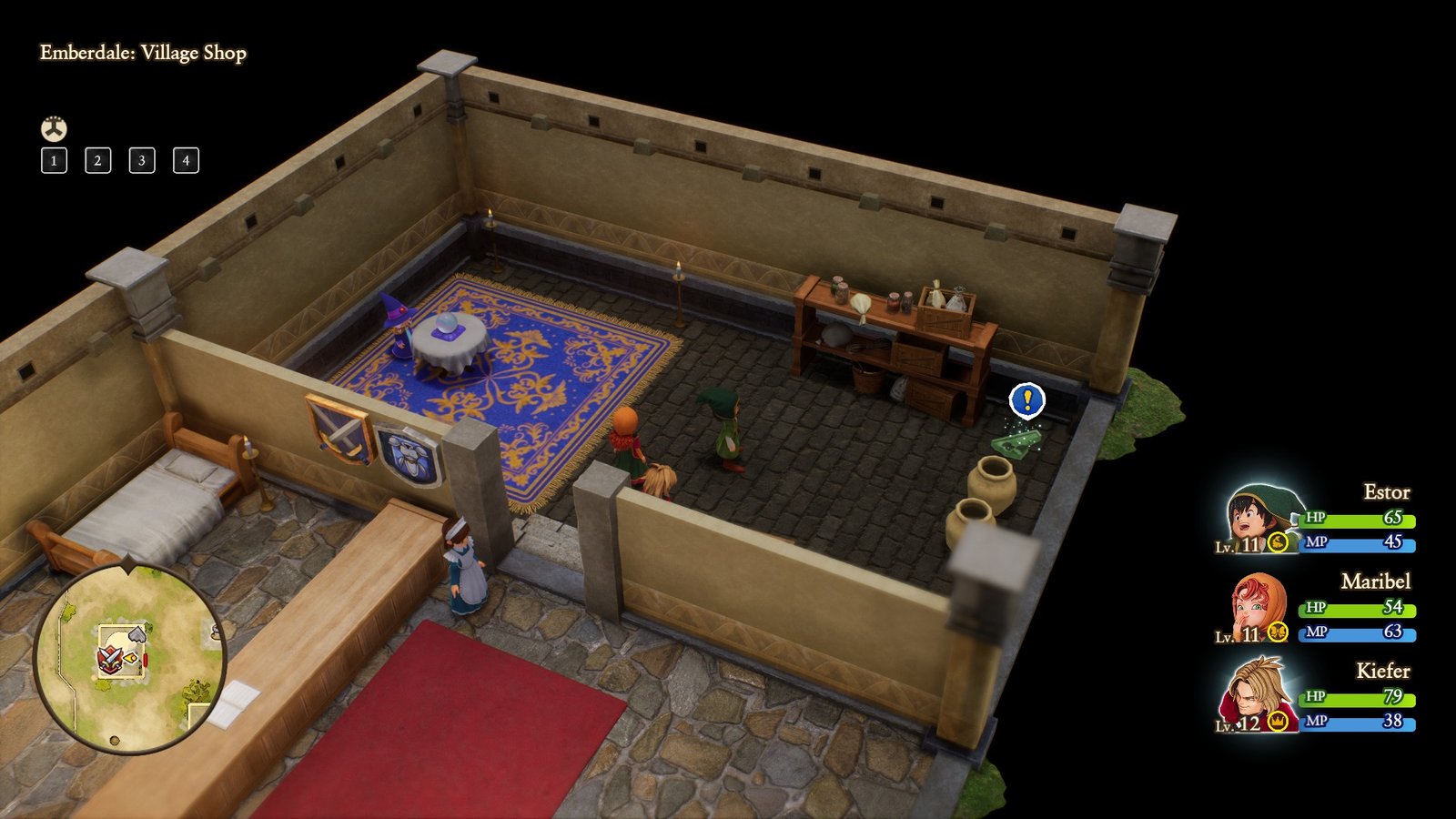1456x819 pixels.
Task: Click hotbar slot 4
Action: (x=184, y=162)
